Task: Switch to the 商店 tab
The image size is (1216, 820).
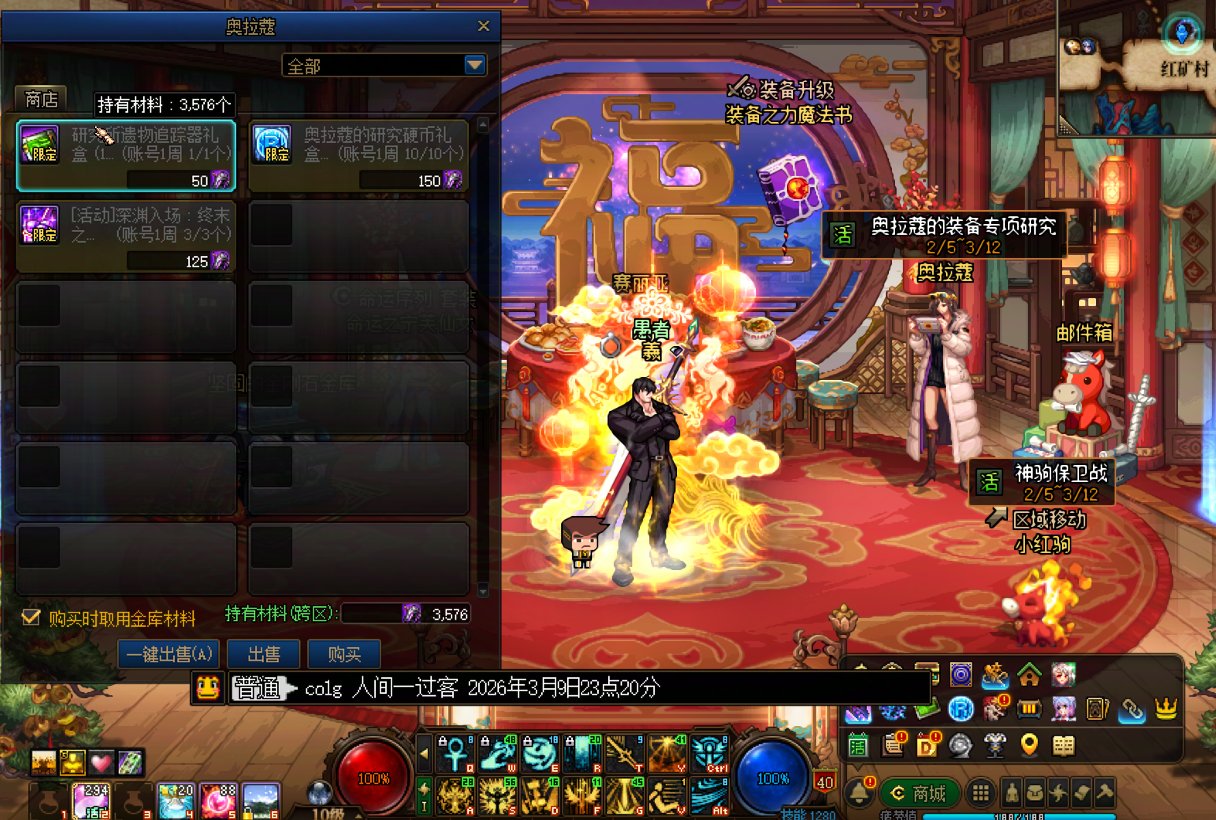Action: coord(41,99)
